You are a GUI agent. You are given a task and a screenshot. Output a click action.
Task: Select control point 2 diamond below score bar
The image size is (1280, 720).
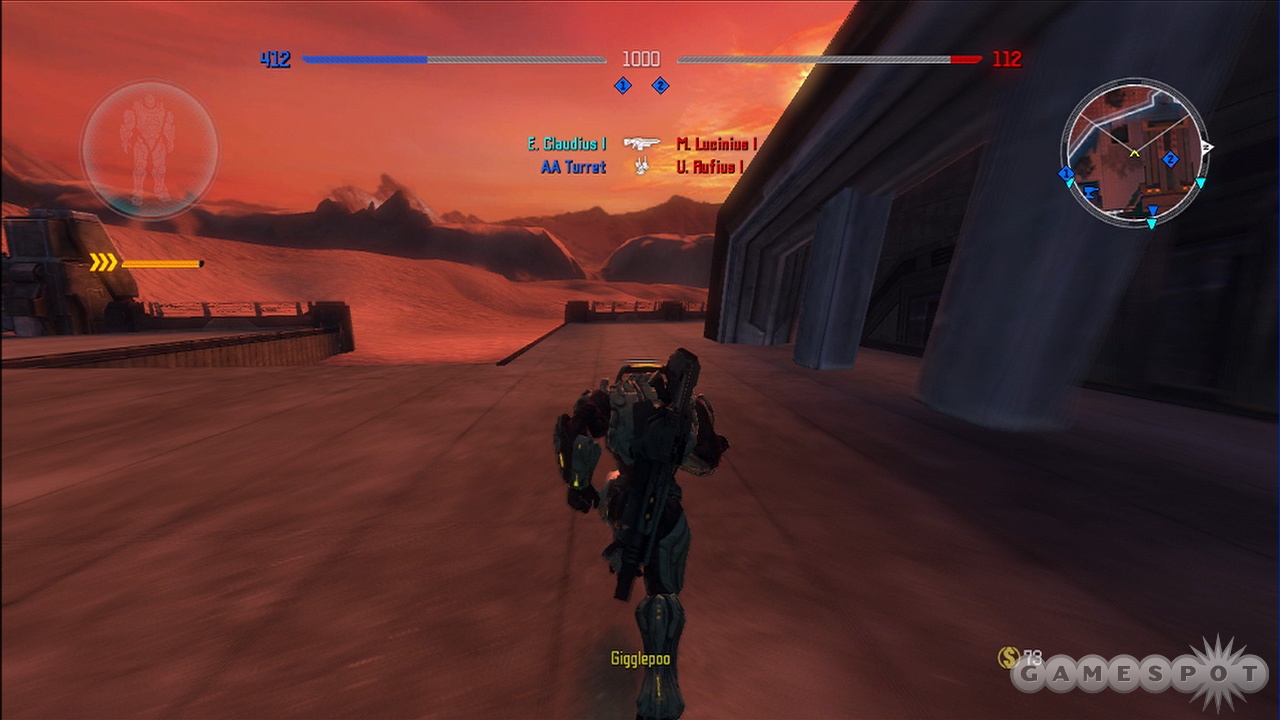tap(660, 86)
